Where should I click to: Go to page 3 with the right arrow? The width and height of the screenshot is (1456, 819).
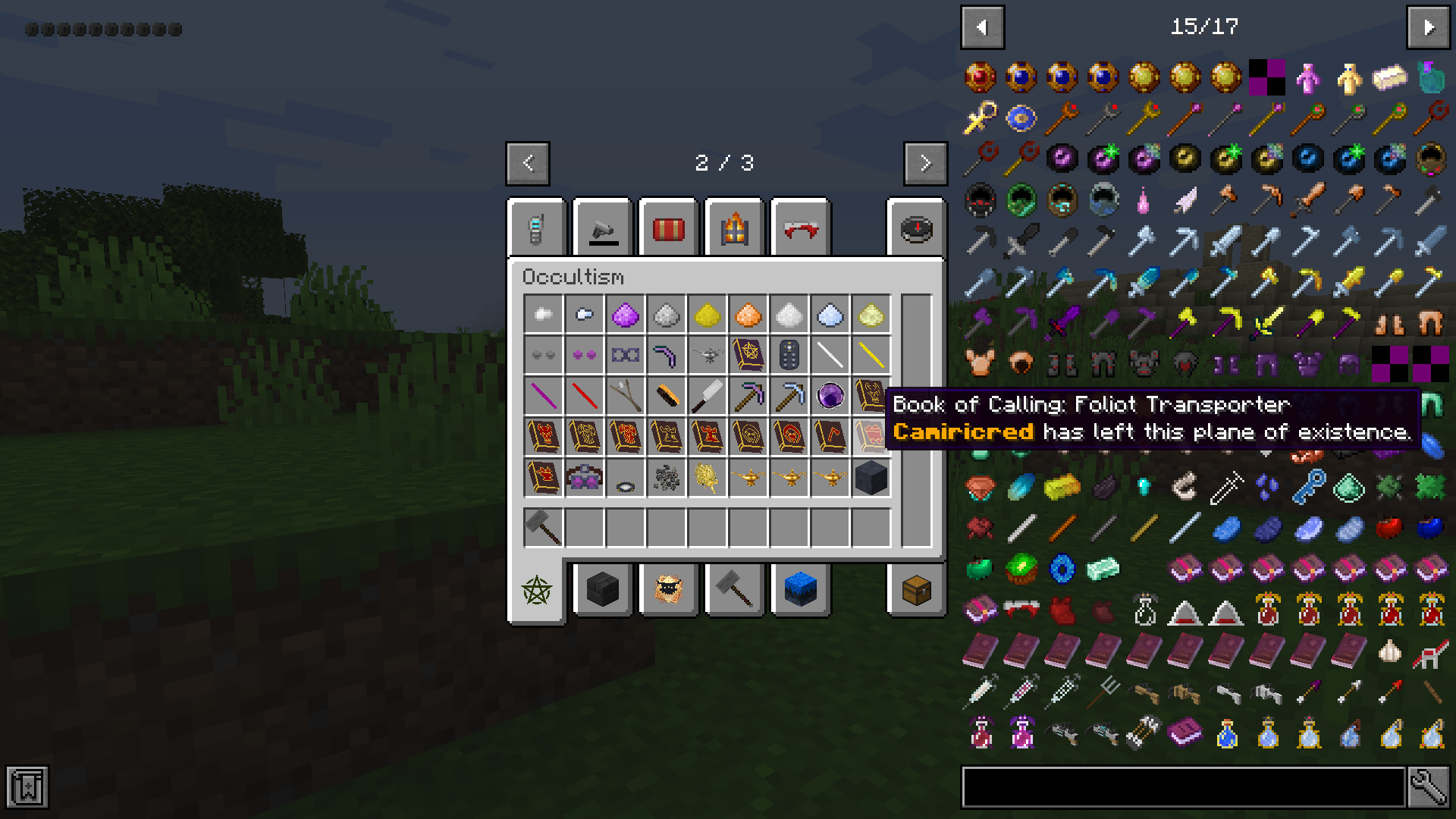(x=924, y=163)
